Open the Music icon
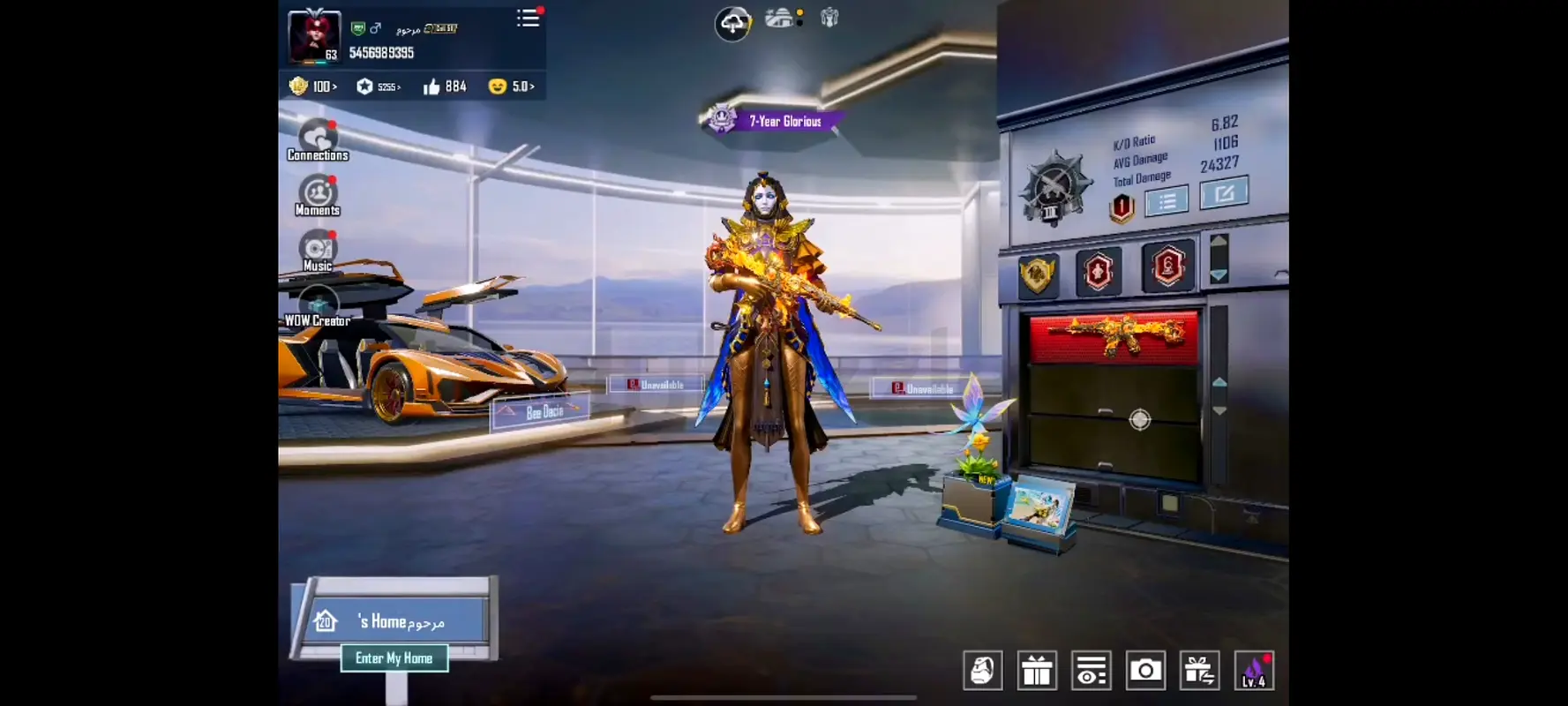The width and height of the screenshot is (1568, 706). 318,252
